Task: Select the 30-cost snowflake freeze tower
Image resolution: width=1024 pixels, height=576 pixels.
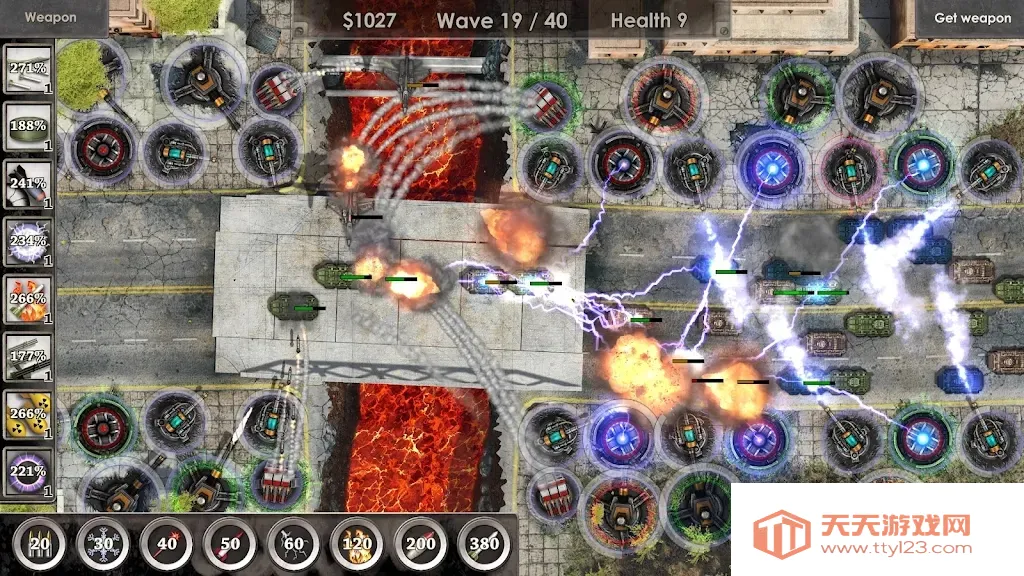Action: coord(102,544)
